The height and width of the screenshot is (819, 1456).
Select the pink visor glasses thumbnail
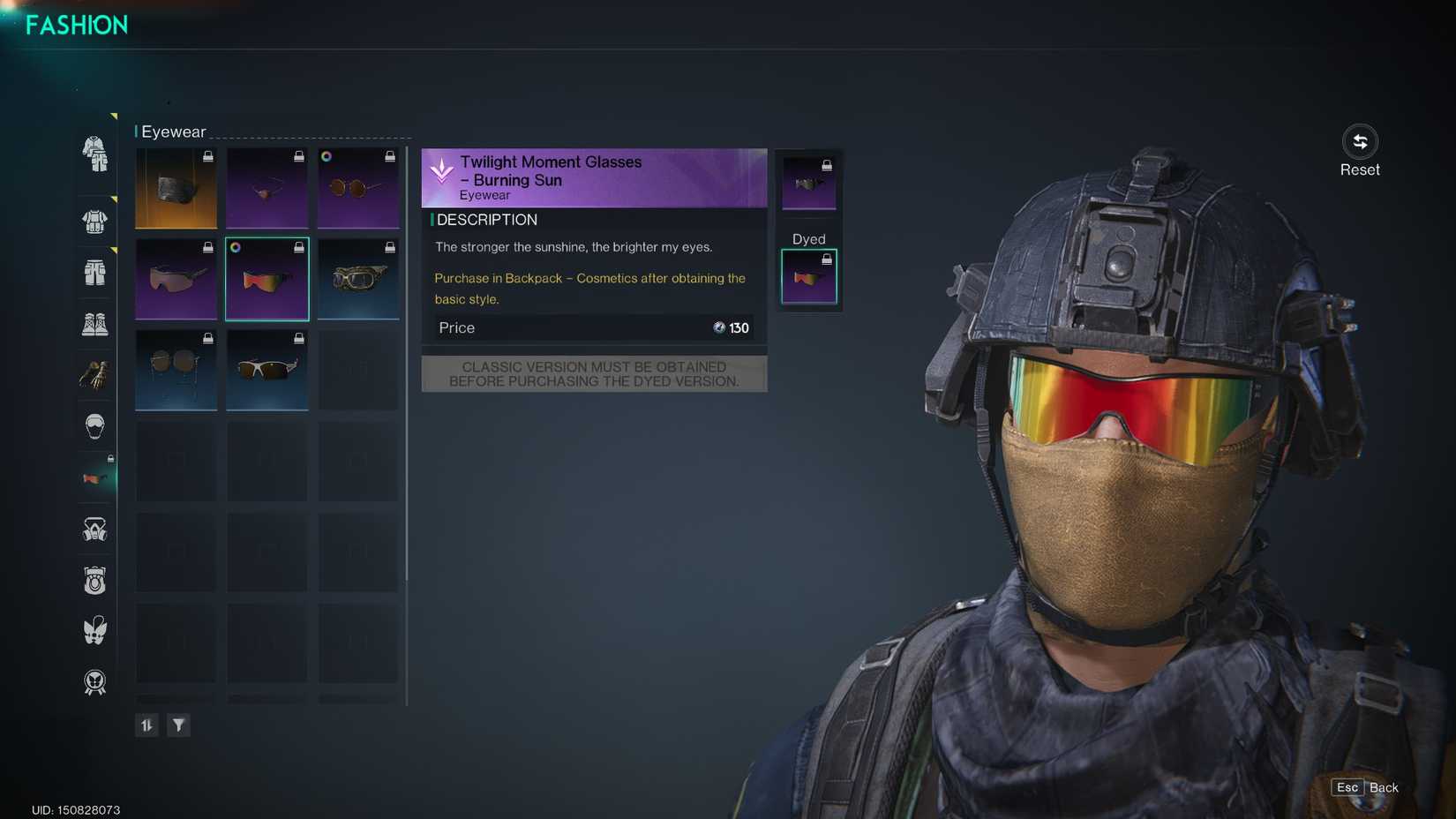(x=176, y=280)
